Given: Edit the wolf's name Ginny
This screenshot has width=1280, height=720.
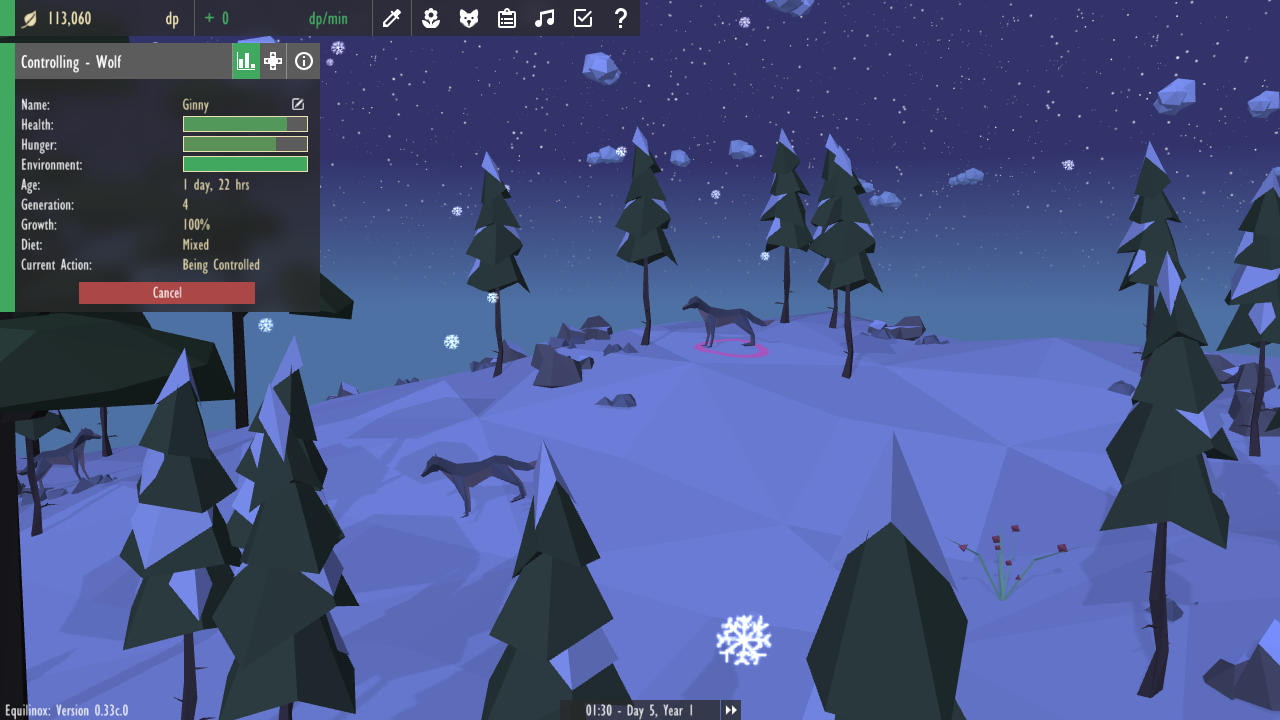Looking at the screenshot, I should (298, 104).
